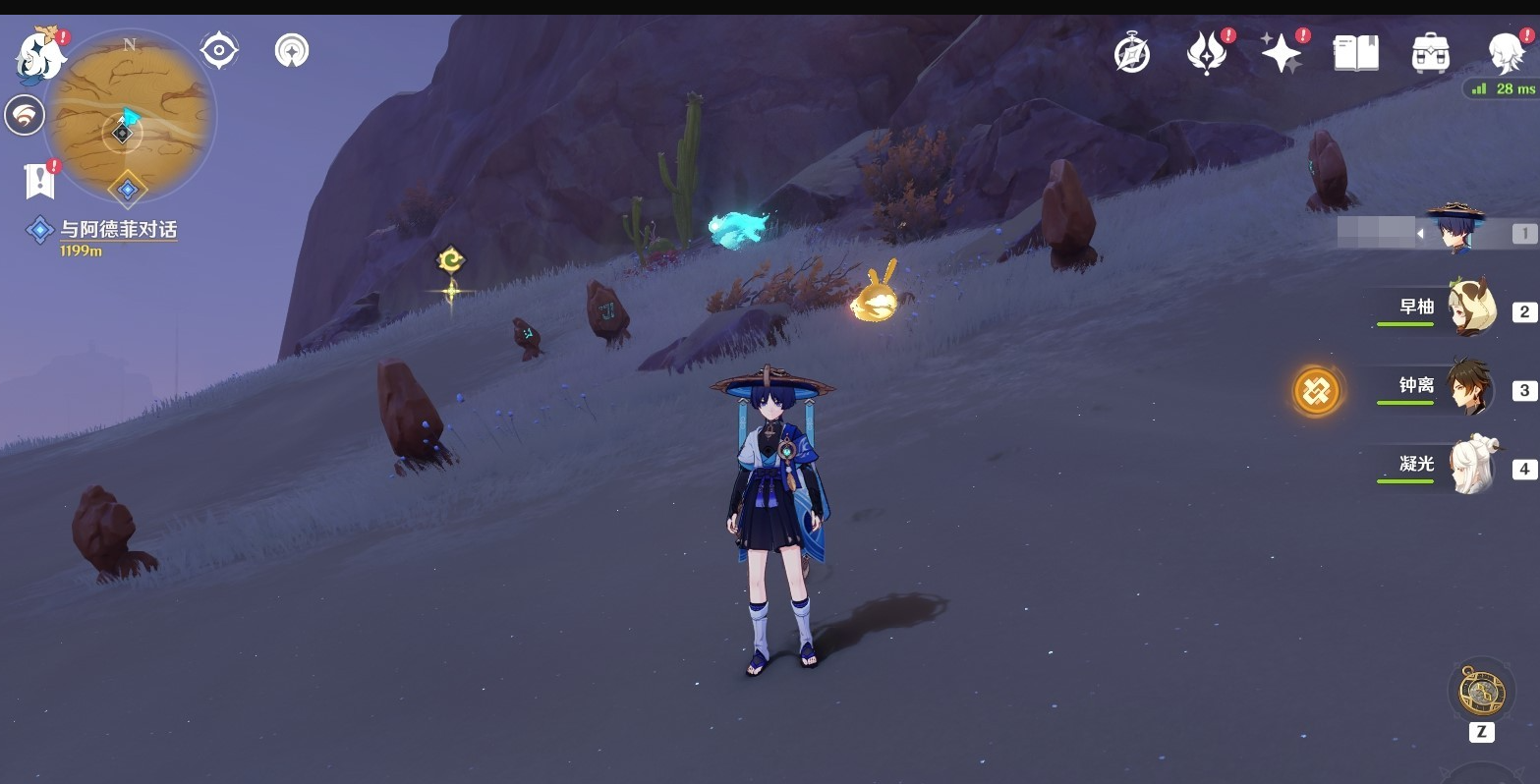Open the wish star icon

tap(1282, 53)
